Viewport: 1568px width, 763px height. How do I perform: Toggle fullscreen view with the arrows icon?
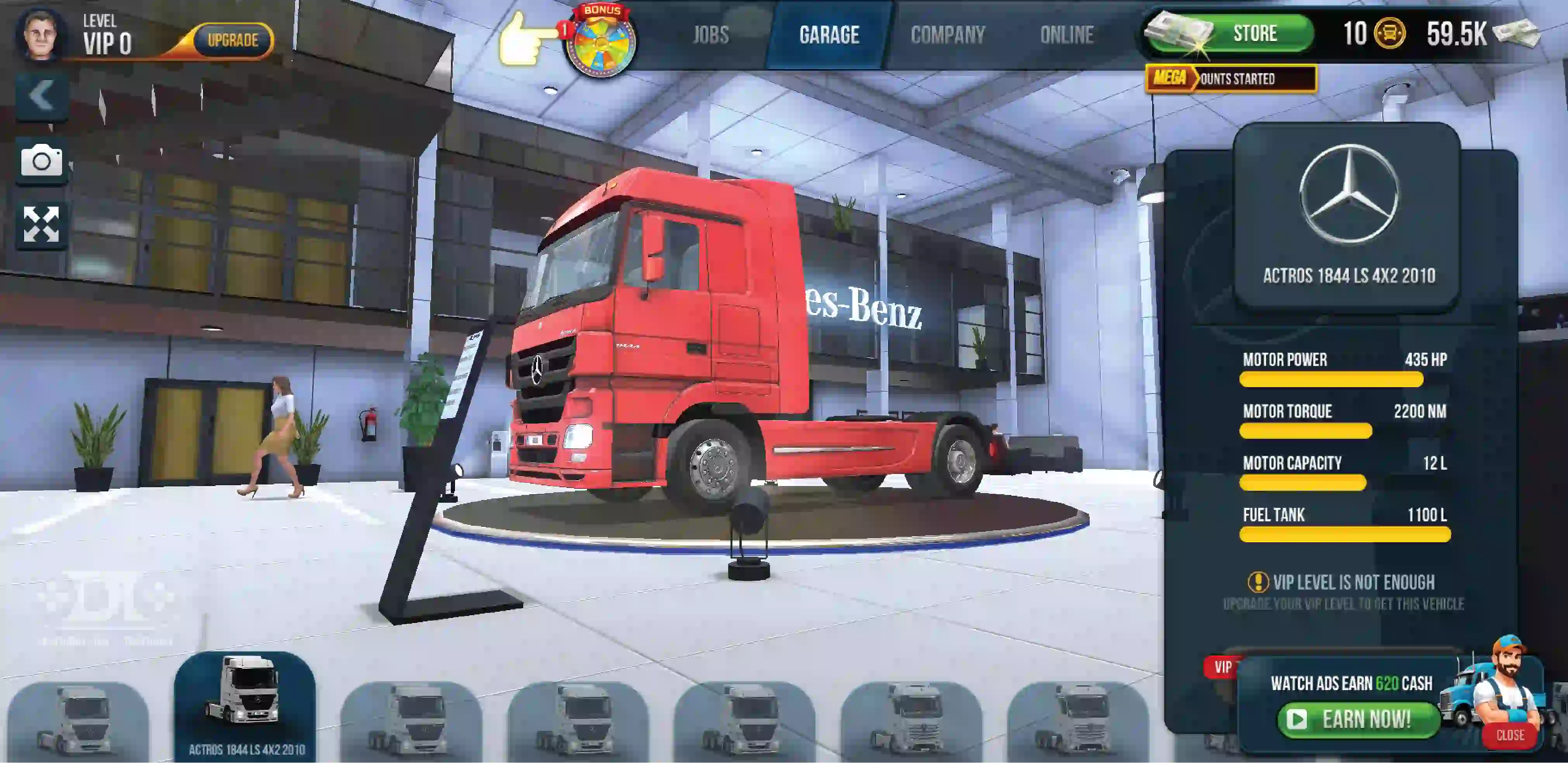tap(42, 224)
